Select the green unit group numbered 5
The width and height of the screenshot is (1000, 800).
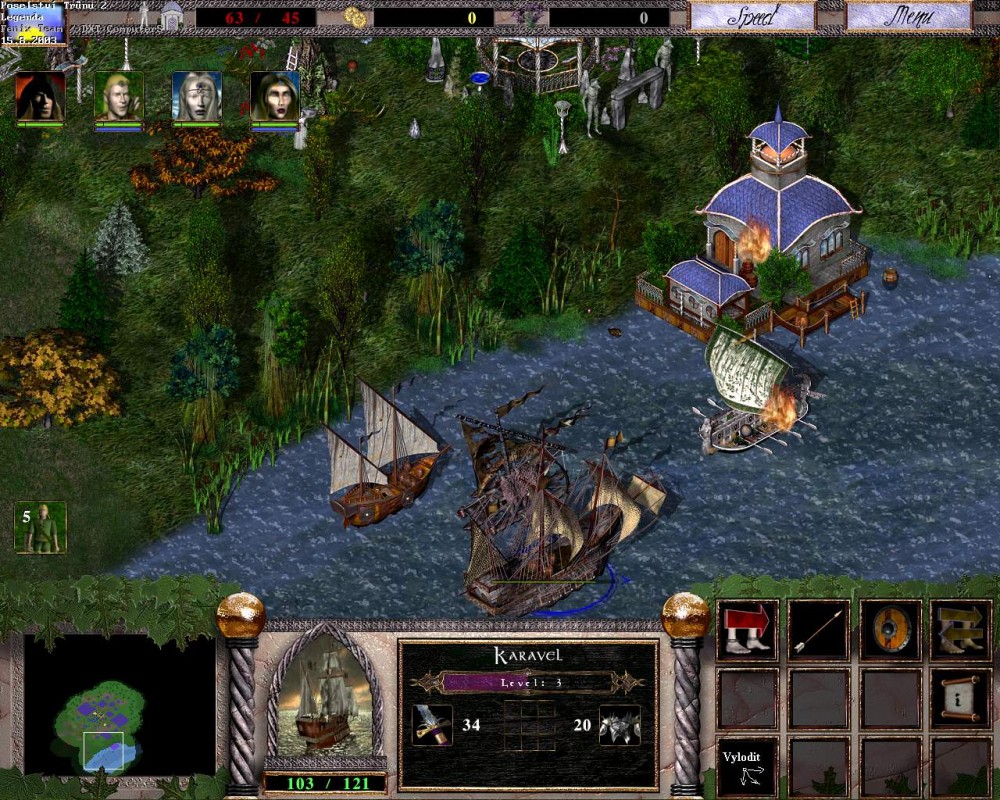pyautogui.click(x=40, y=527)
